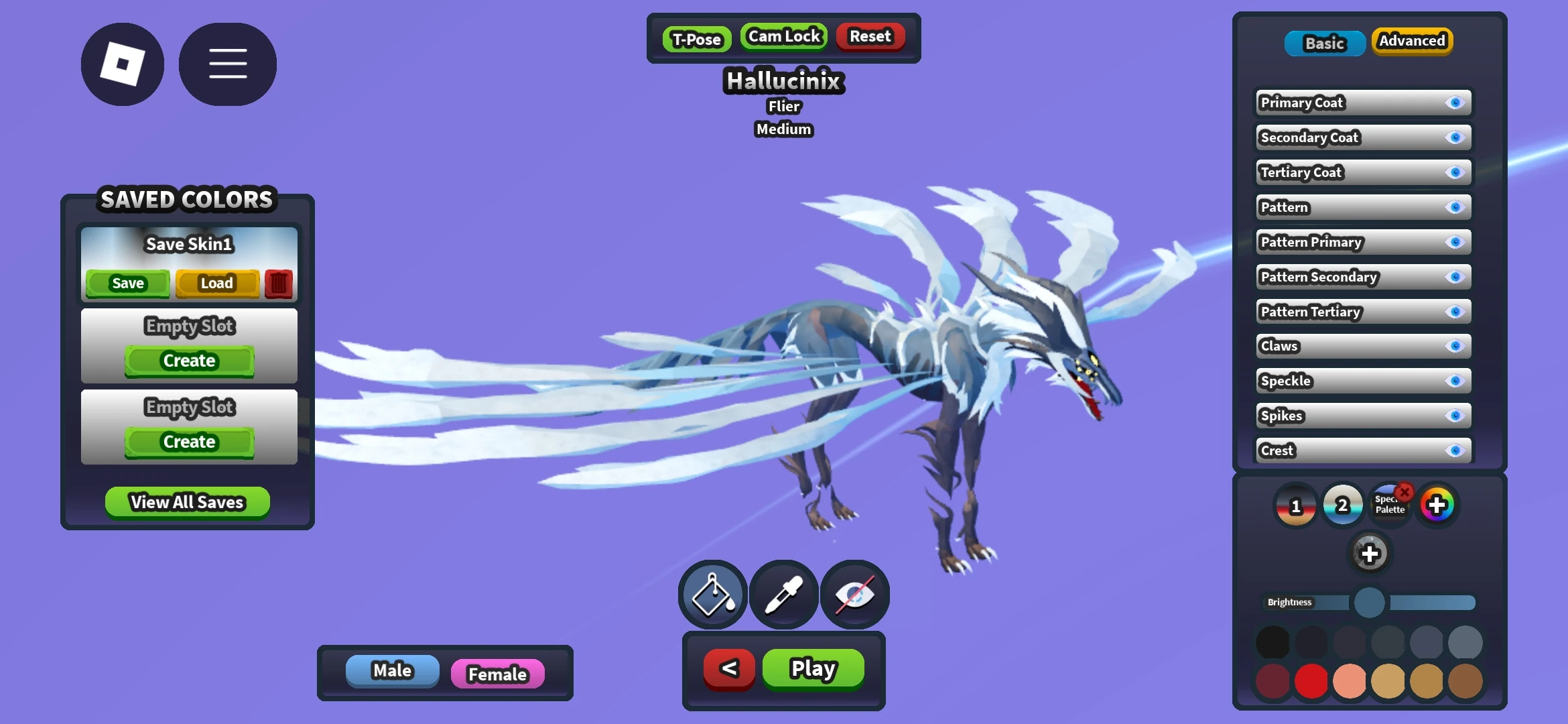
Task: Add a new color with the plus icon
Action: pyautogui.click(x=1369, y=554)
